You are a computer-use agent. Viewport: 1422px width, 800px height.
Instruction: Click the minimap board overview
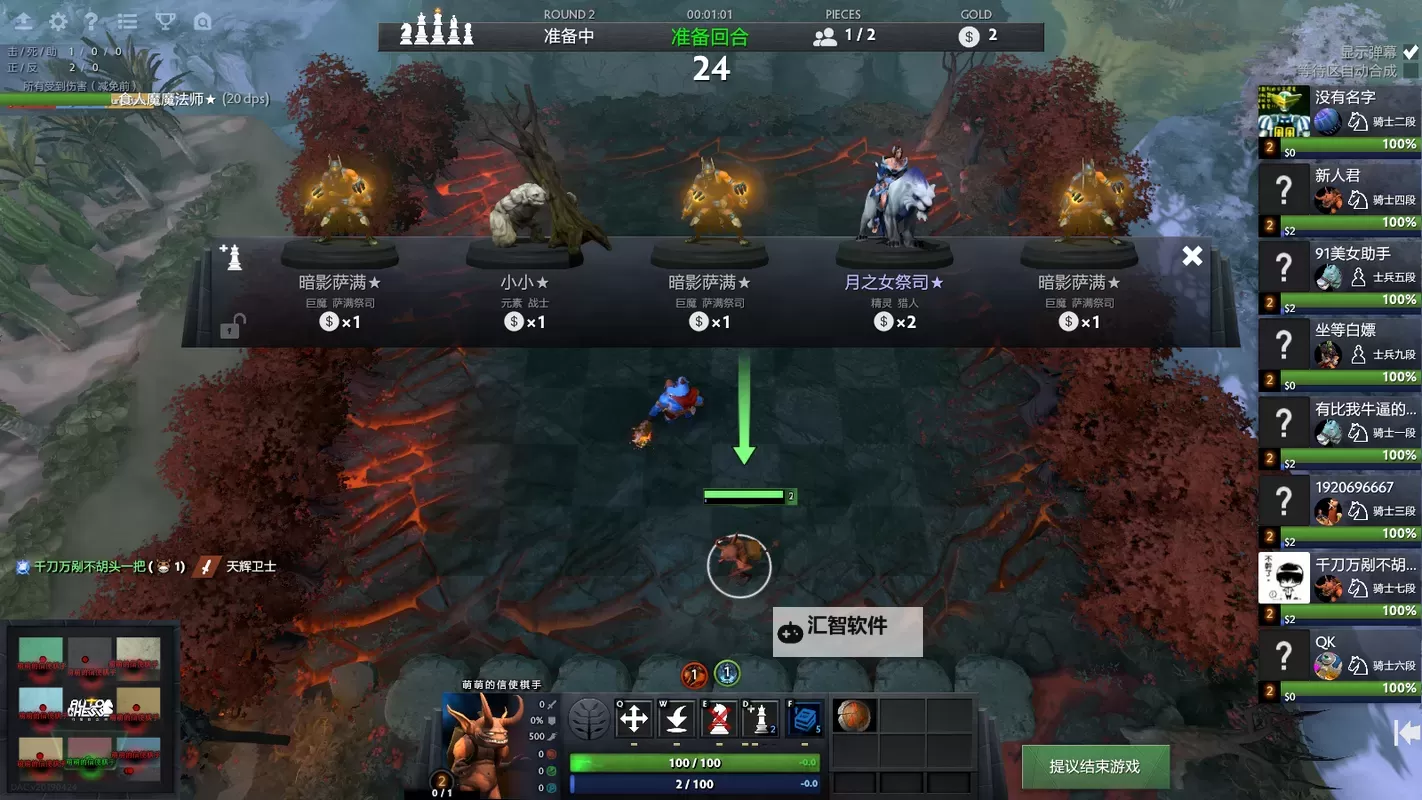(90, 708)
